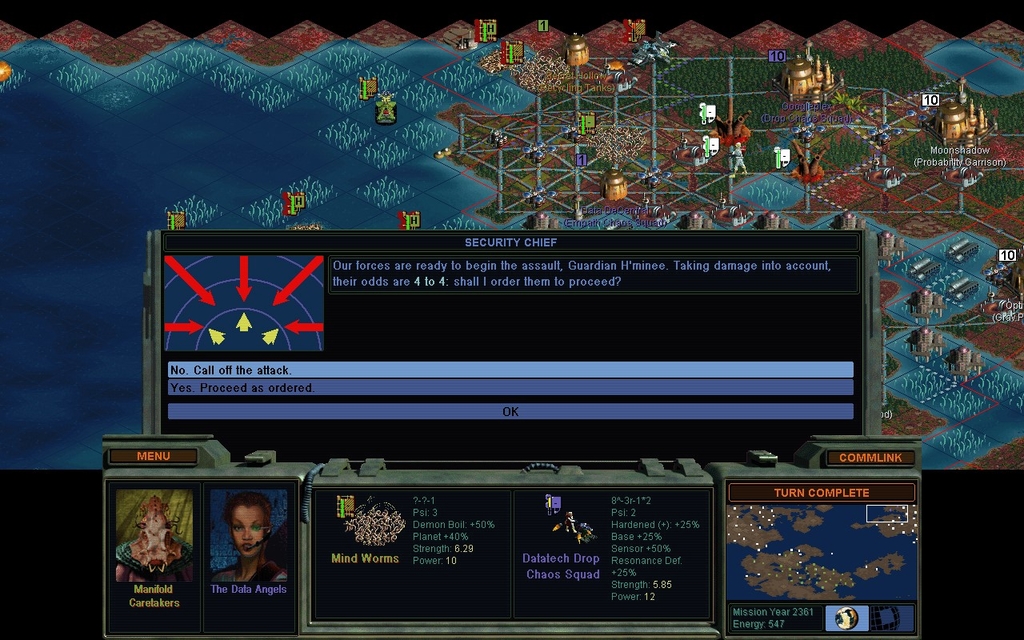The height and width of the screenshot is (640, 1024).
Task: Choose 'No. Call off the attack.'
Action: click(x=510, y=370)
